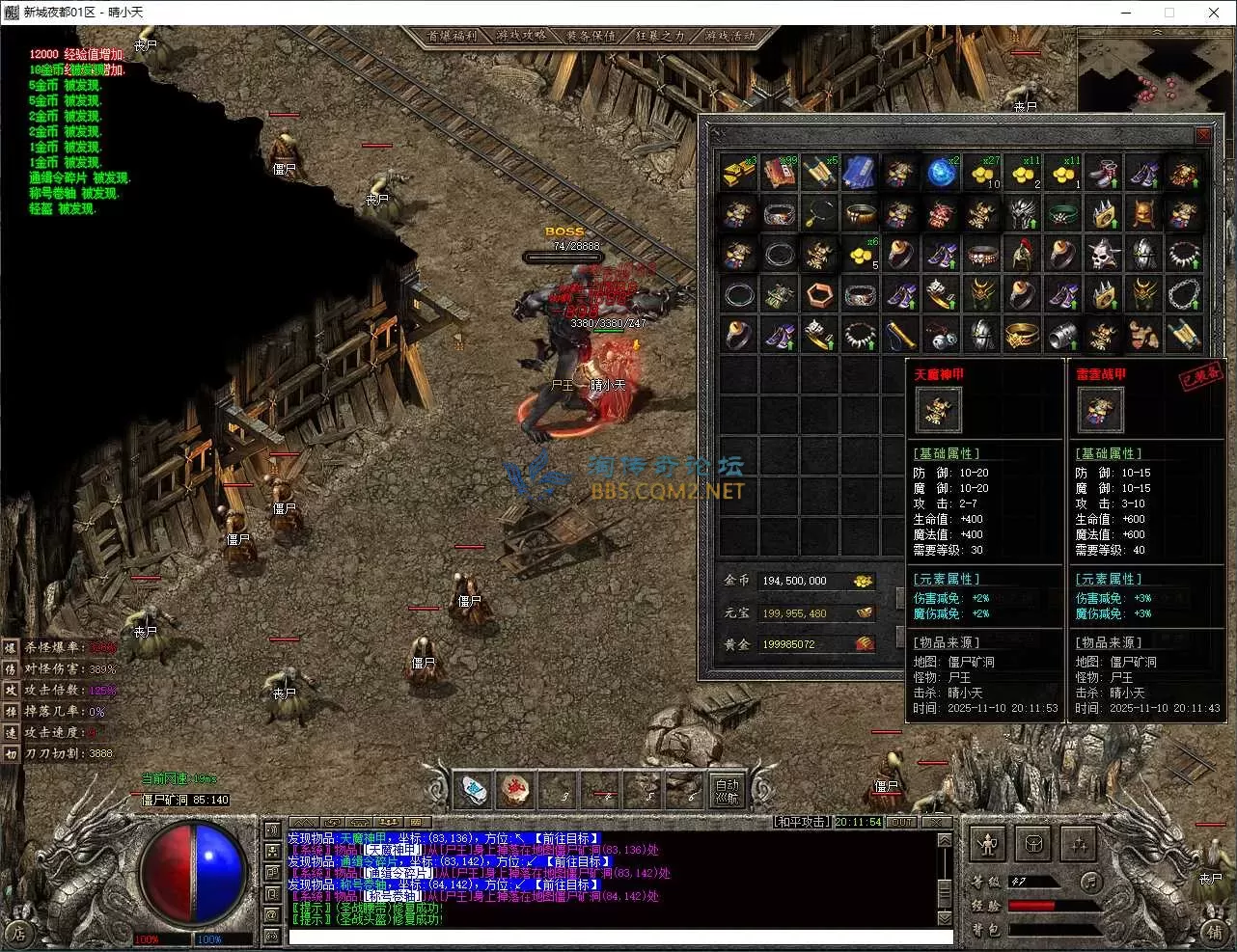Open the 狂暴之力 menu
This screenshot has width=1237, height=952.
660,36
